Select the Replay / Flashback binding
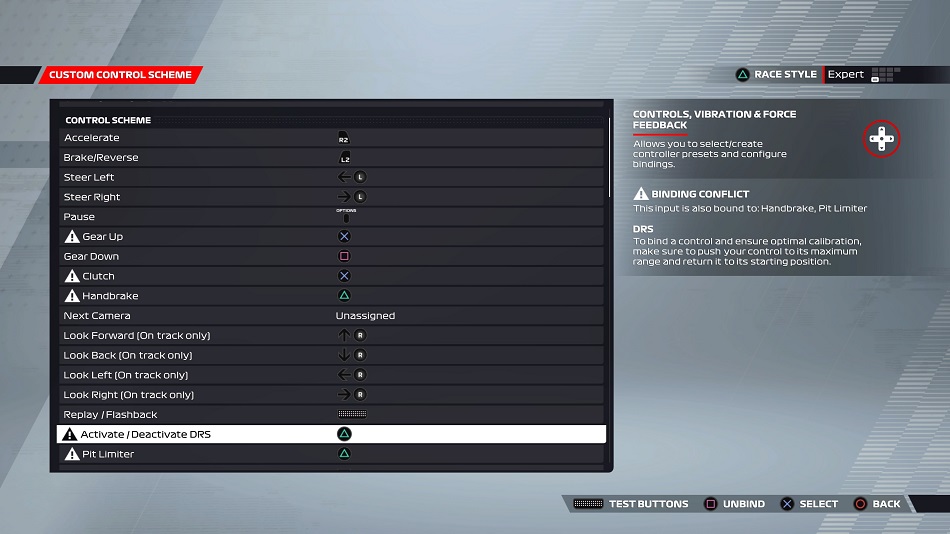Screen dimensions: 950x534 tap(330, 415)
